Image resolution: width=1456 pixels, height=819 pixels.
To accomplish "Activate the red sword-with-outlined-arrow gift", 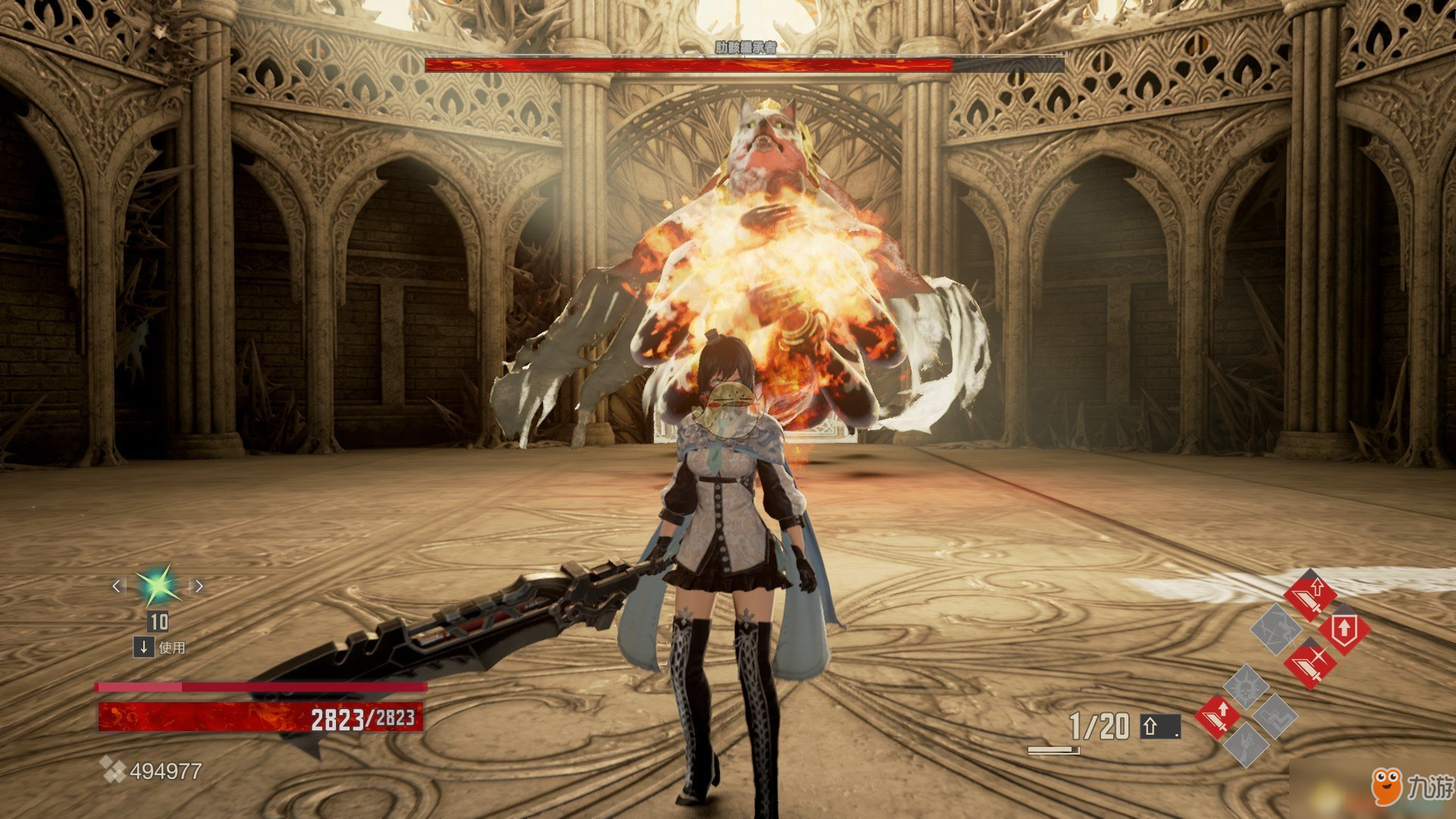I will (1310, 595).
